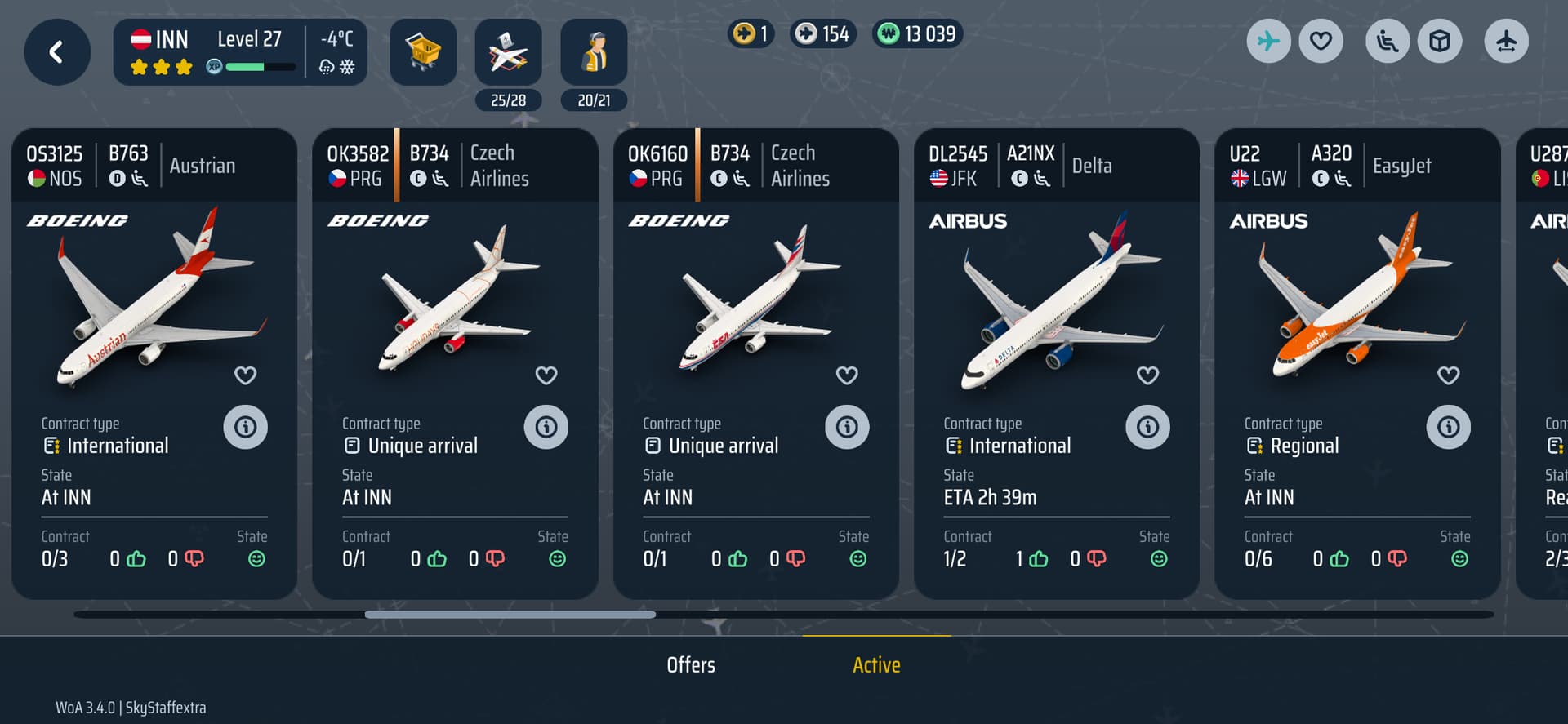Open info for EasyJet U22 contract
Screen dimensions: 1568x724
coord(1448,427)
